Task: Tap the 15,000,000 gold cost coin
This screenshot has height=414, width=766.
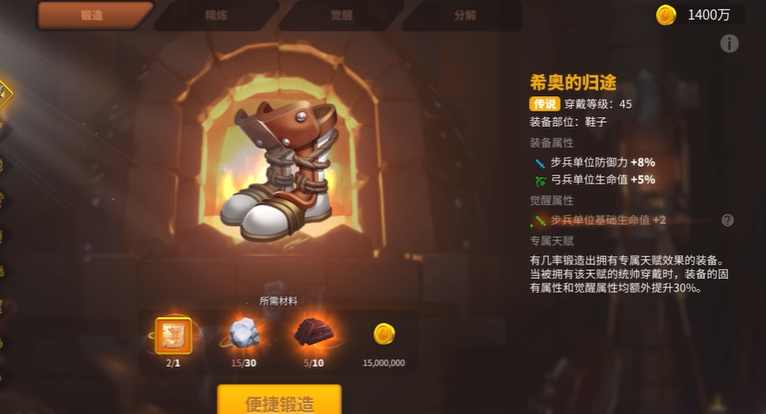Action: point(383,335)
